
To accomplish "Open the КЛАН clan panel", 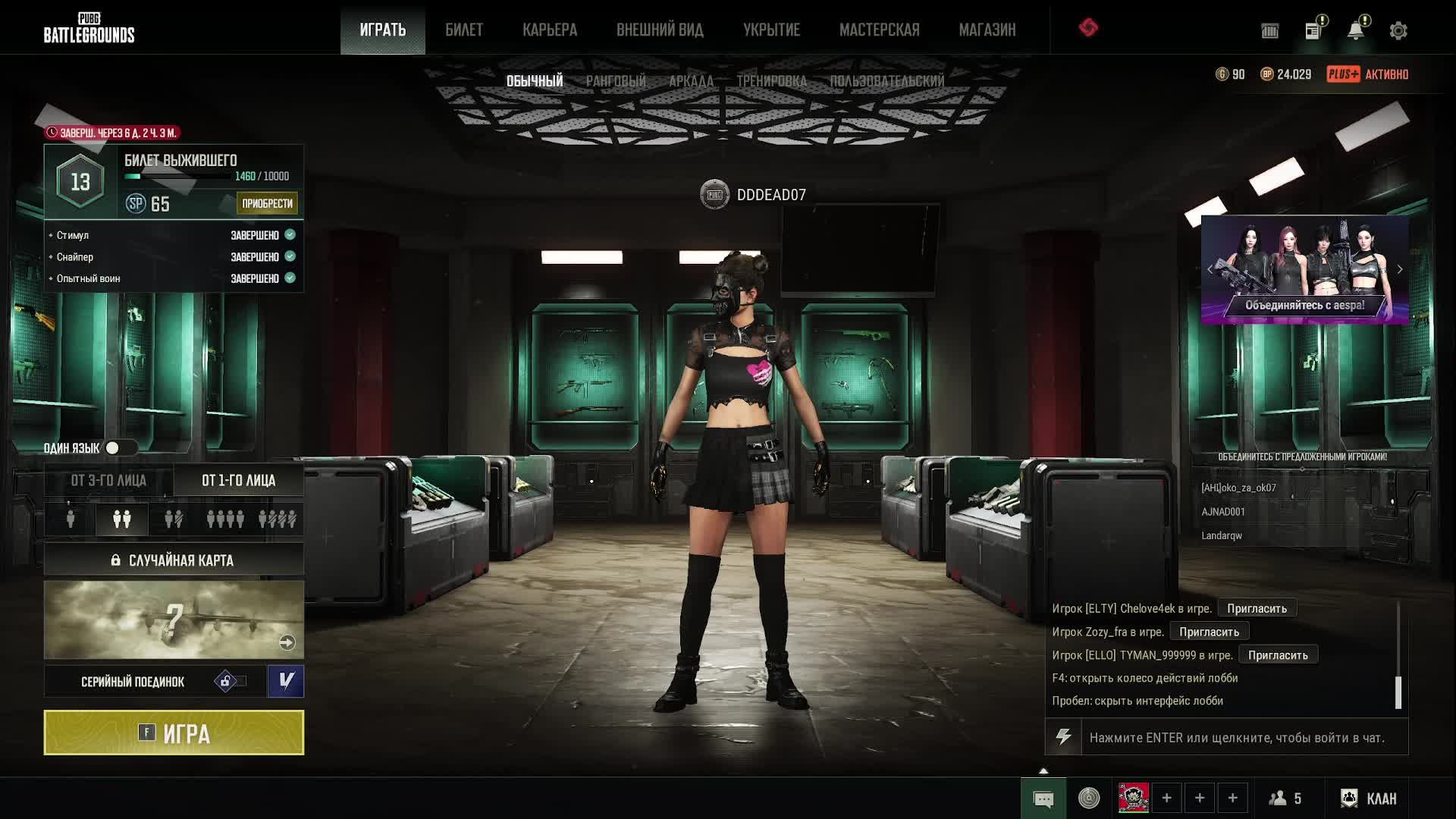I will click(1369, 799).
